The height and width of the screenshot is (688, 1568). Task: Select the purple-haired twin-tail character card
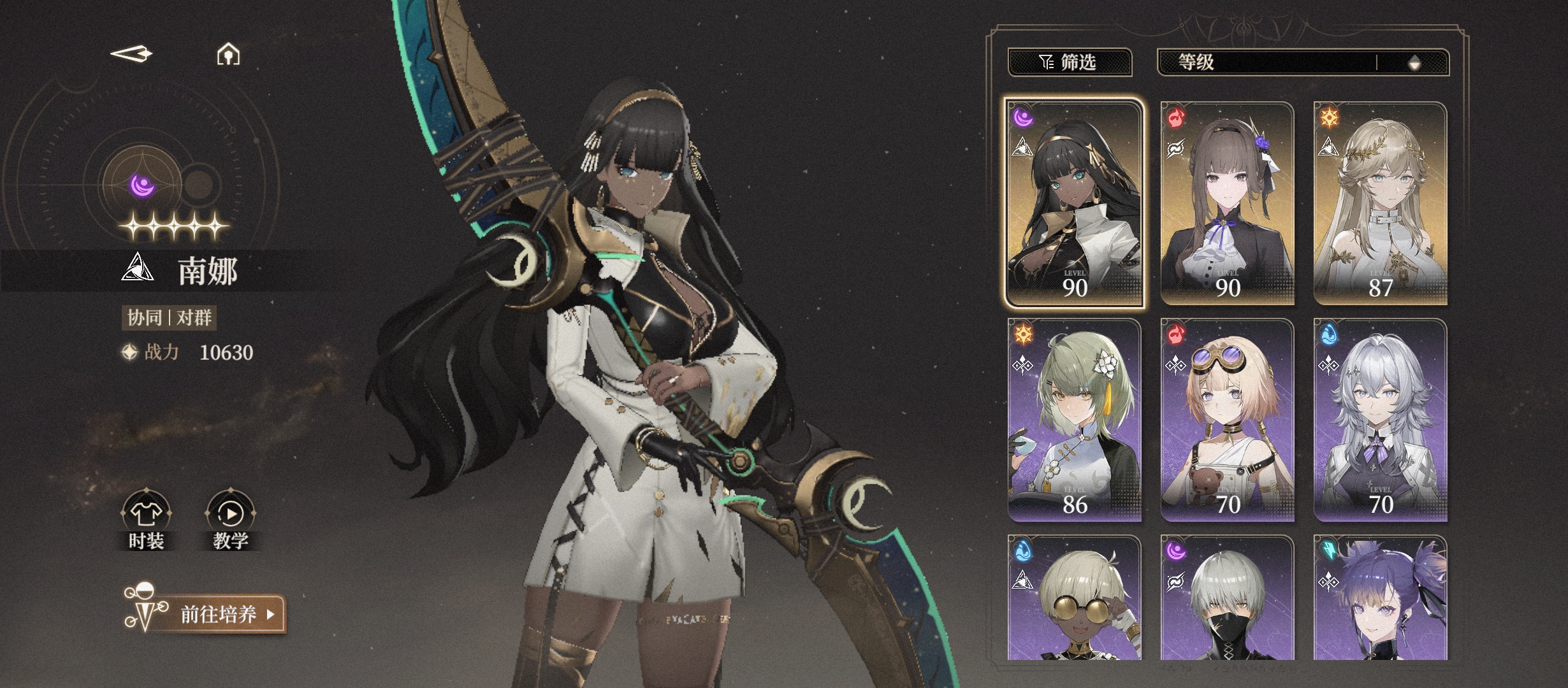[1380, 599]
